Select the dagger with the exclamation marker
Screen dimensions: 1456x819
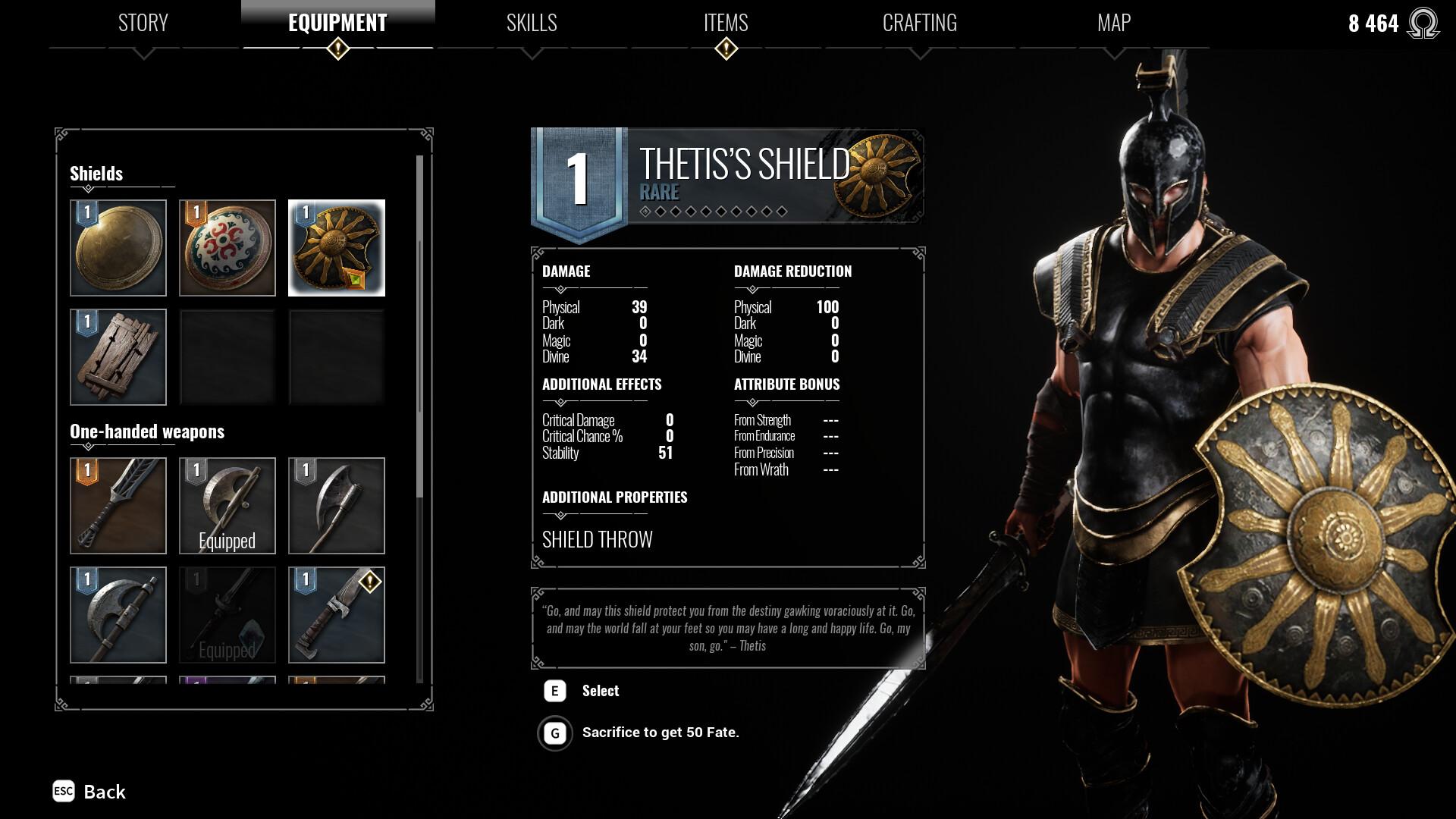click(337, 615)
